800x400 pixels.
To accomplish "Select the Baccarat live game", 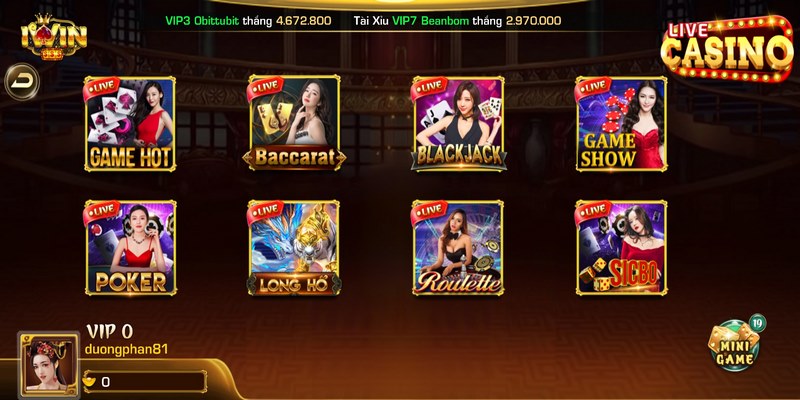I will pos(295,123).
